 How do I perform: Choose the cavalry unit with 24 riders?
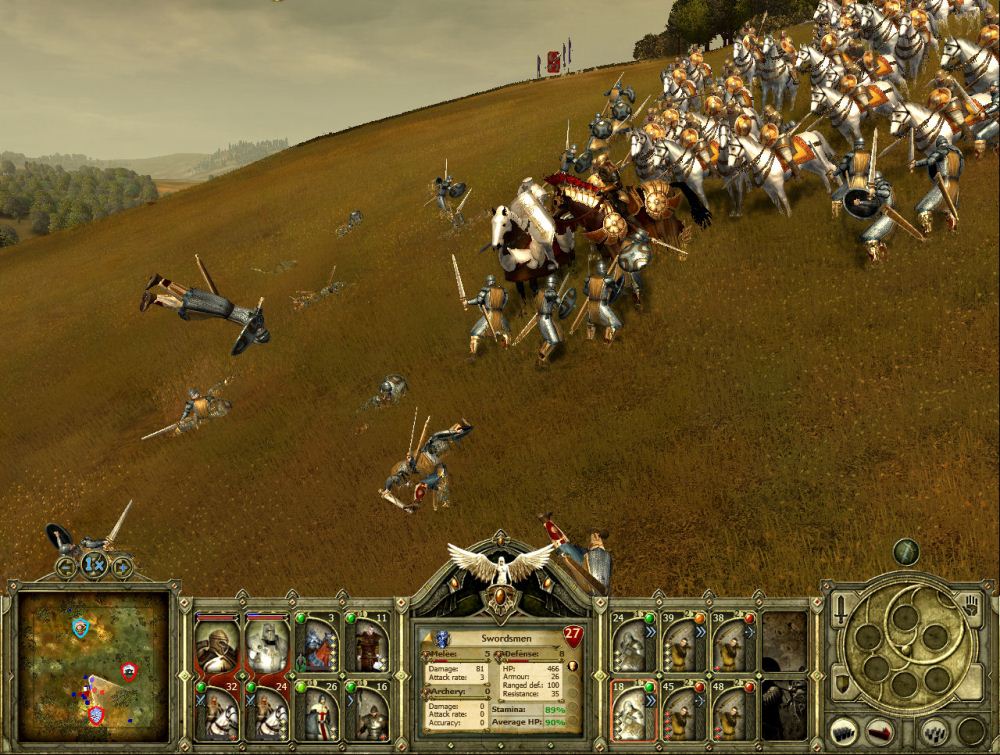(x=267, y=711)
